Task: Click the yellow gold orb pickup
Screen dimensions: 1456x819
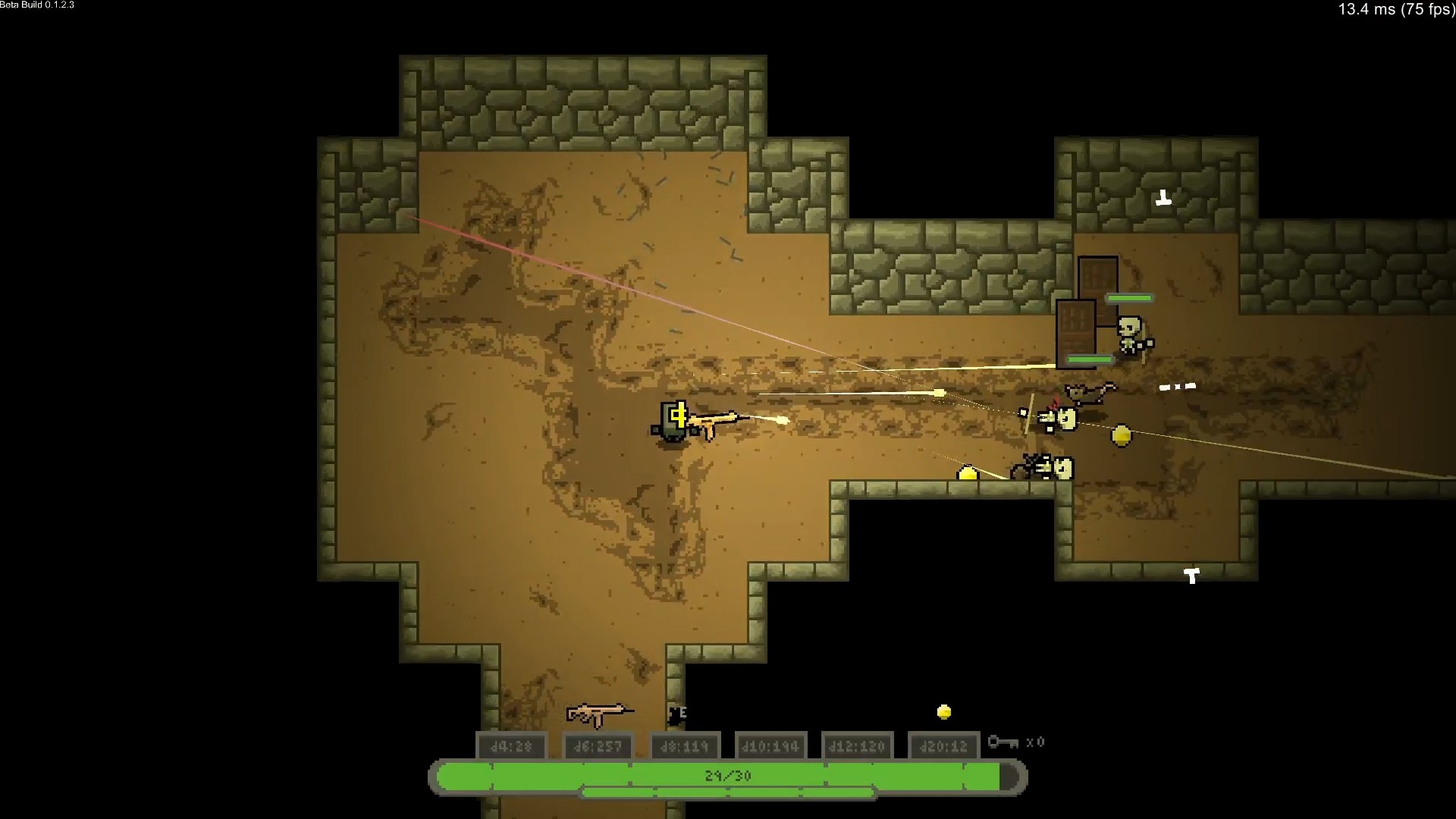Action: pyautogui.click(x=1121, y=435)
